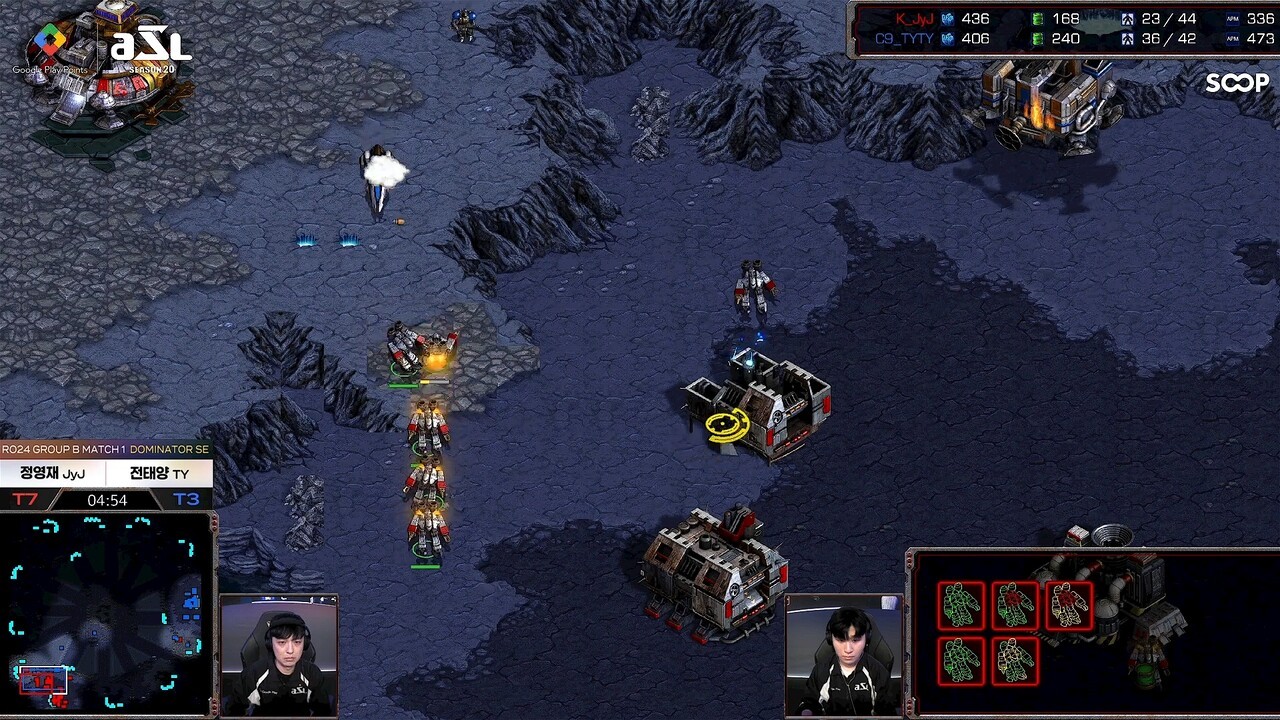1280x720 pixels.
Task: Choose the all-yellow damaged unit wireframe
Action: pos(1015,661)
